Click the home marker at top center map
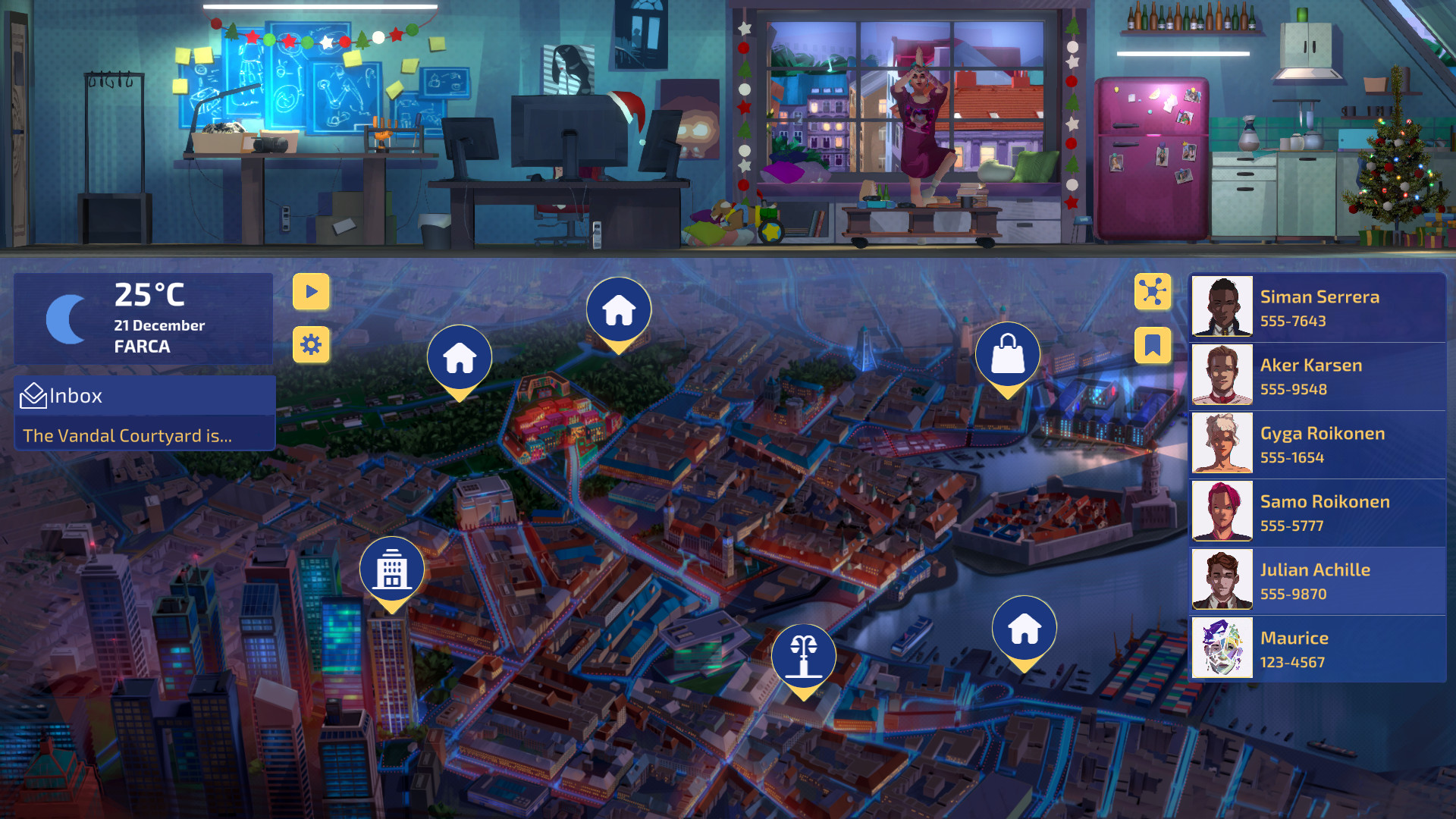Viewport: 1456px width, 819px height. click(619, 309)
